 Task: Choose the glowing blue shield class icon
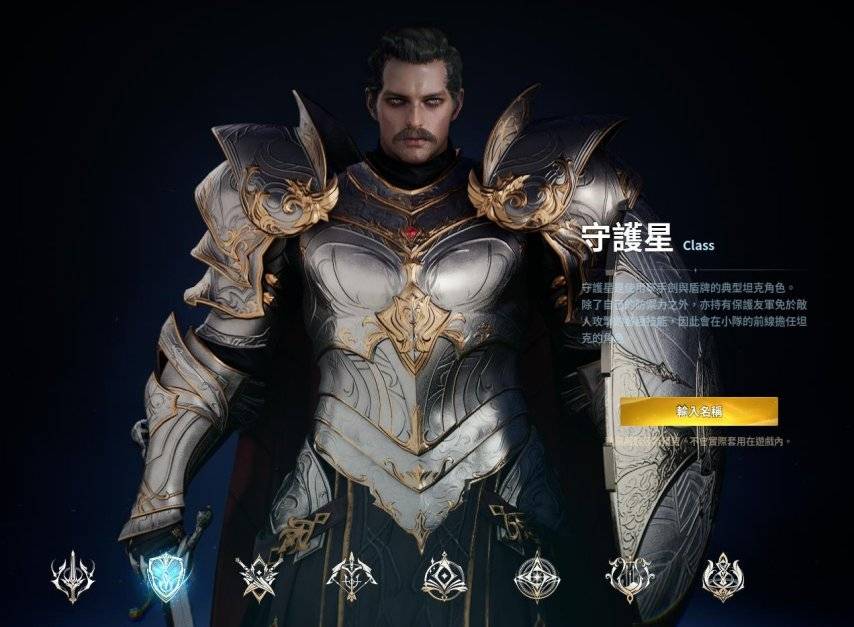tap(163, 576)
